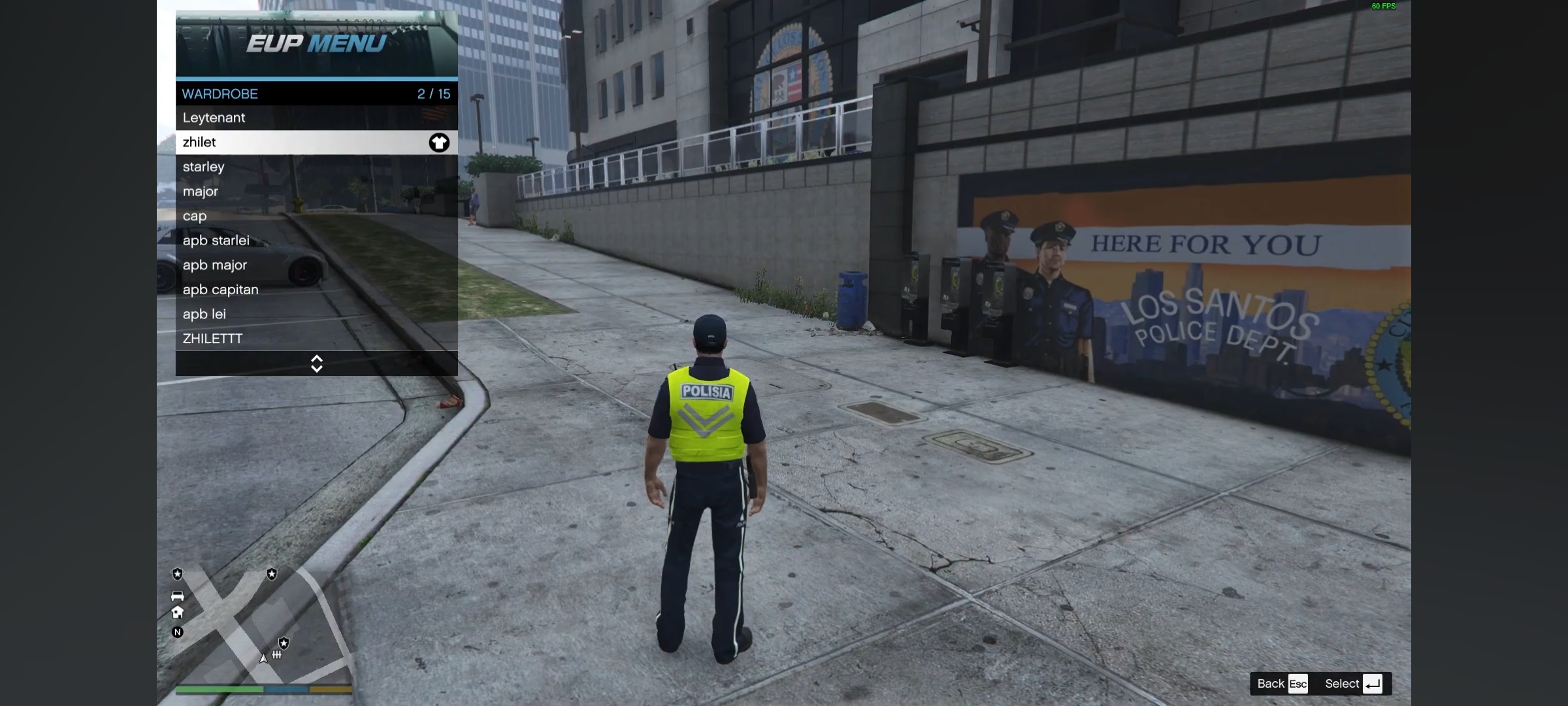This screenshot has width=1568, height=706.
Task: Select the apb starlei outfit
Action: click(316, 241)
